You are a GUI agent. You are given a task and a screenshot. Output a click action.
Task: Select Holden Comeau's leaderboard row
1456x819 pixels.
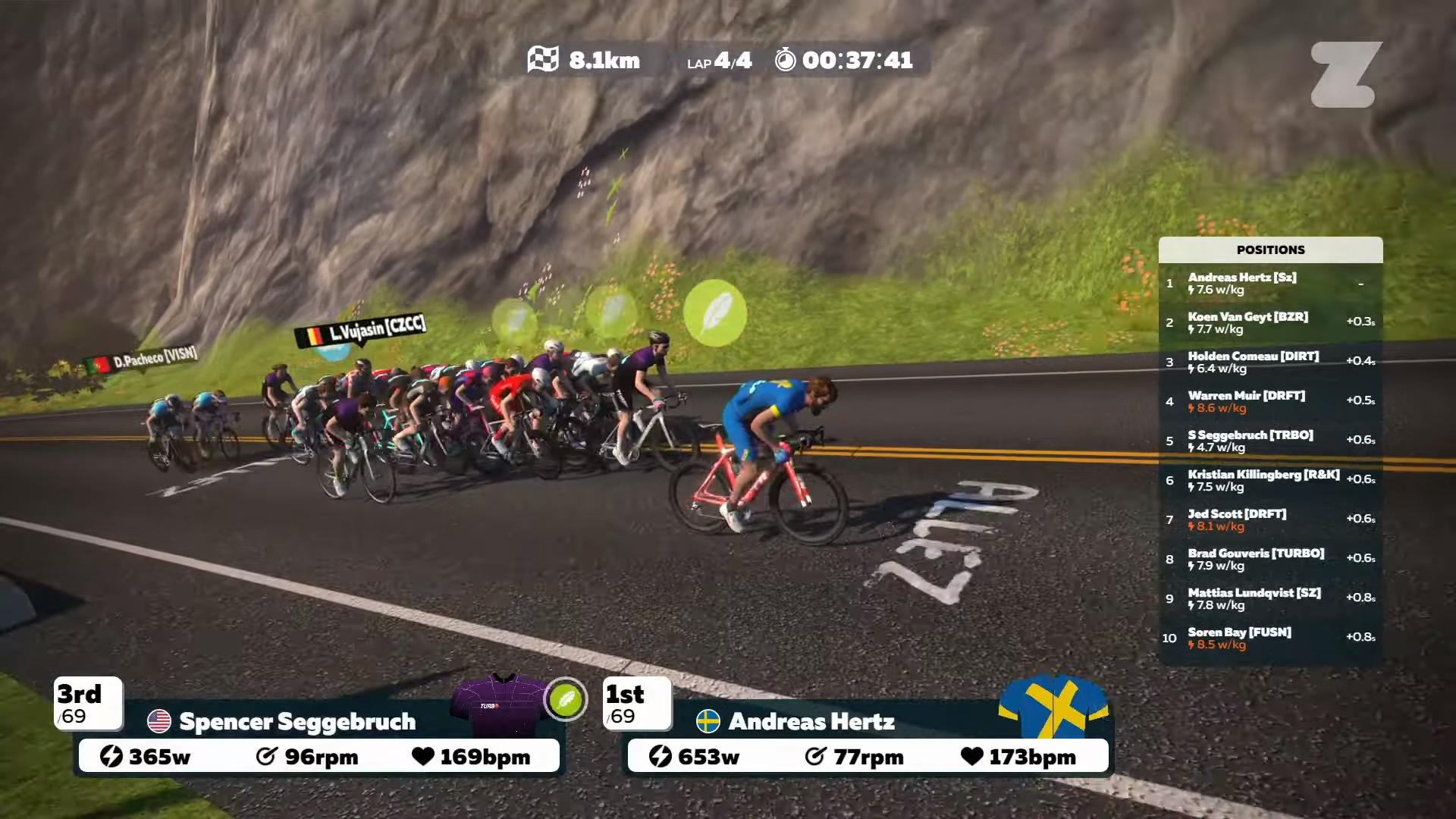coord(1270,362)
